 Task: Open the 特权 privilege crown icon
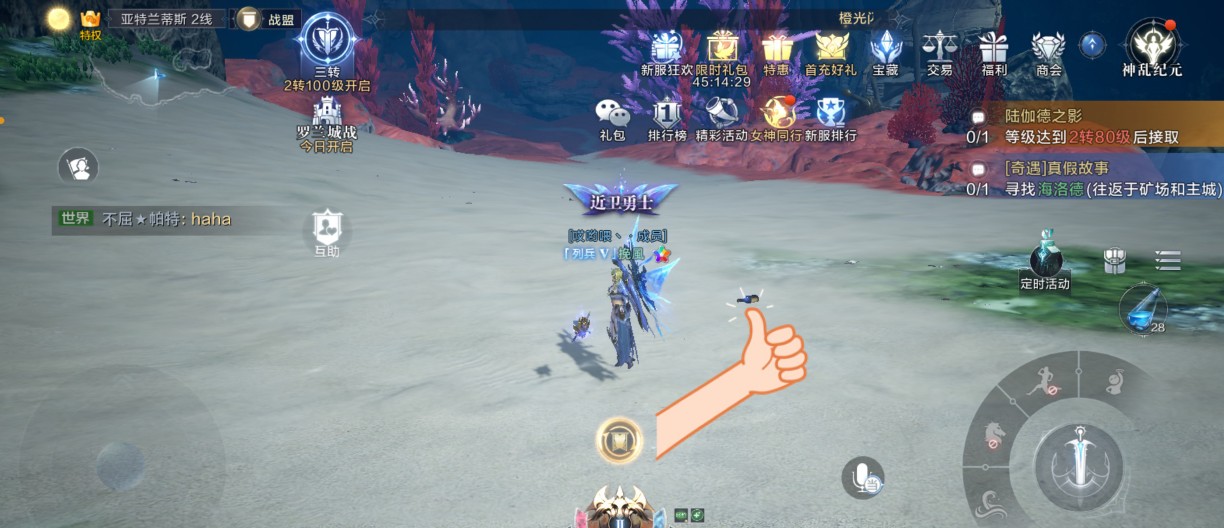tap(90, 22)
